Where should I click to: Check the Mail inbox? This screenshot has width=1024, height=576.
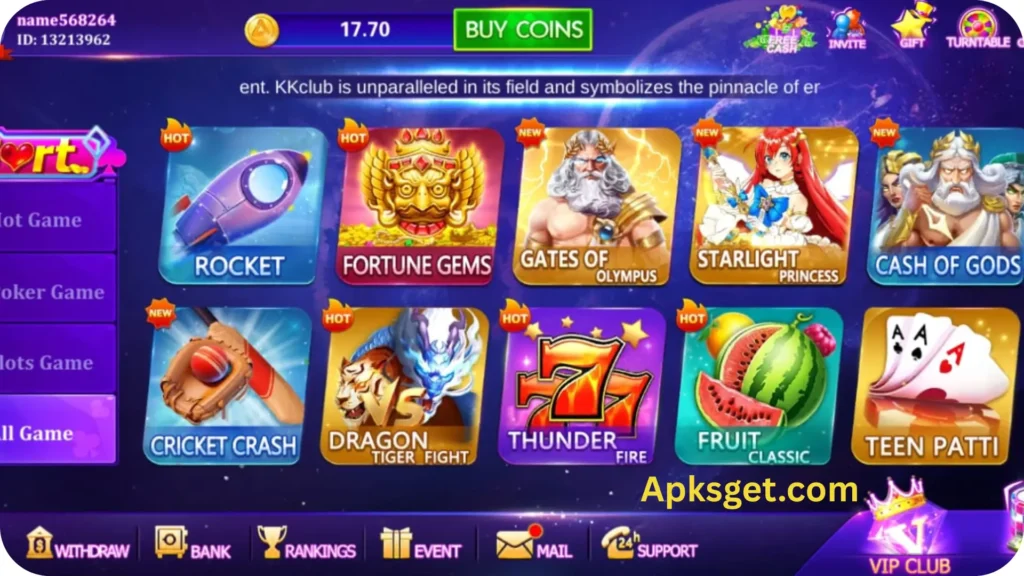(x=534, y=545)
